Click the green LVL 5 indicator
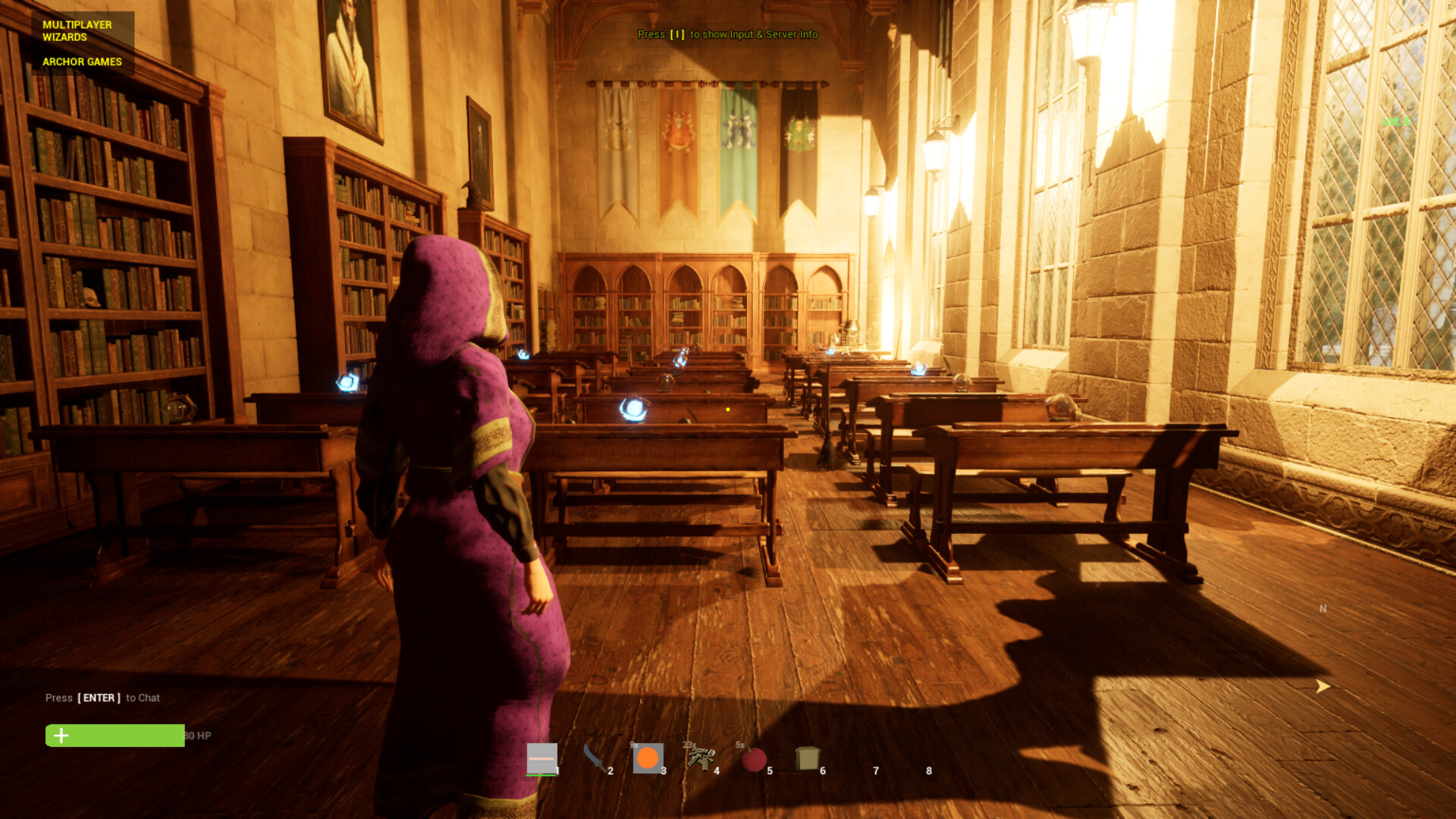This screenshot has height=819, width=1456. tap(1395, 121)
